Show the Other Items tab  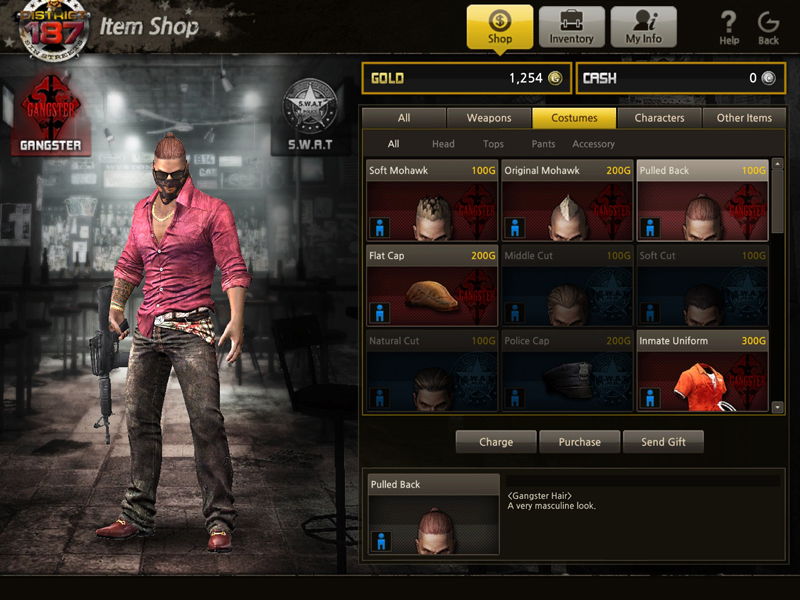click(744, 118)
